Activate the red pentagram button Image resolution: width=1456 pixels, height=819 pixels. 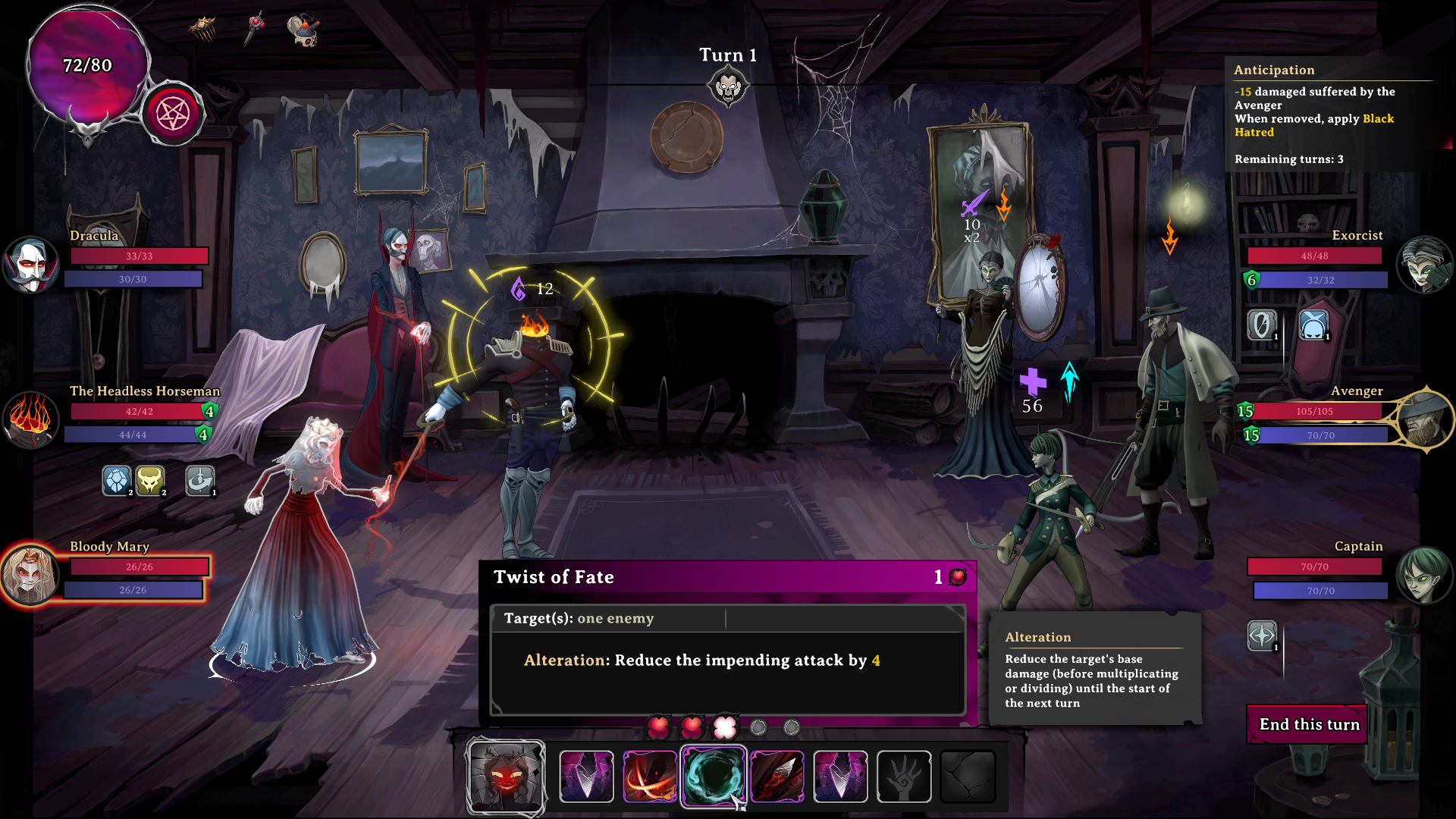pos(173,115)
